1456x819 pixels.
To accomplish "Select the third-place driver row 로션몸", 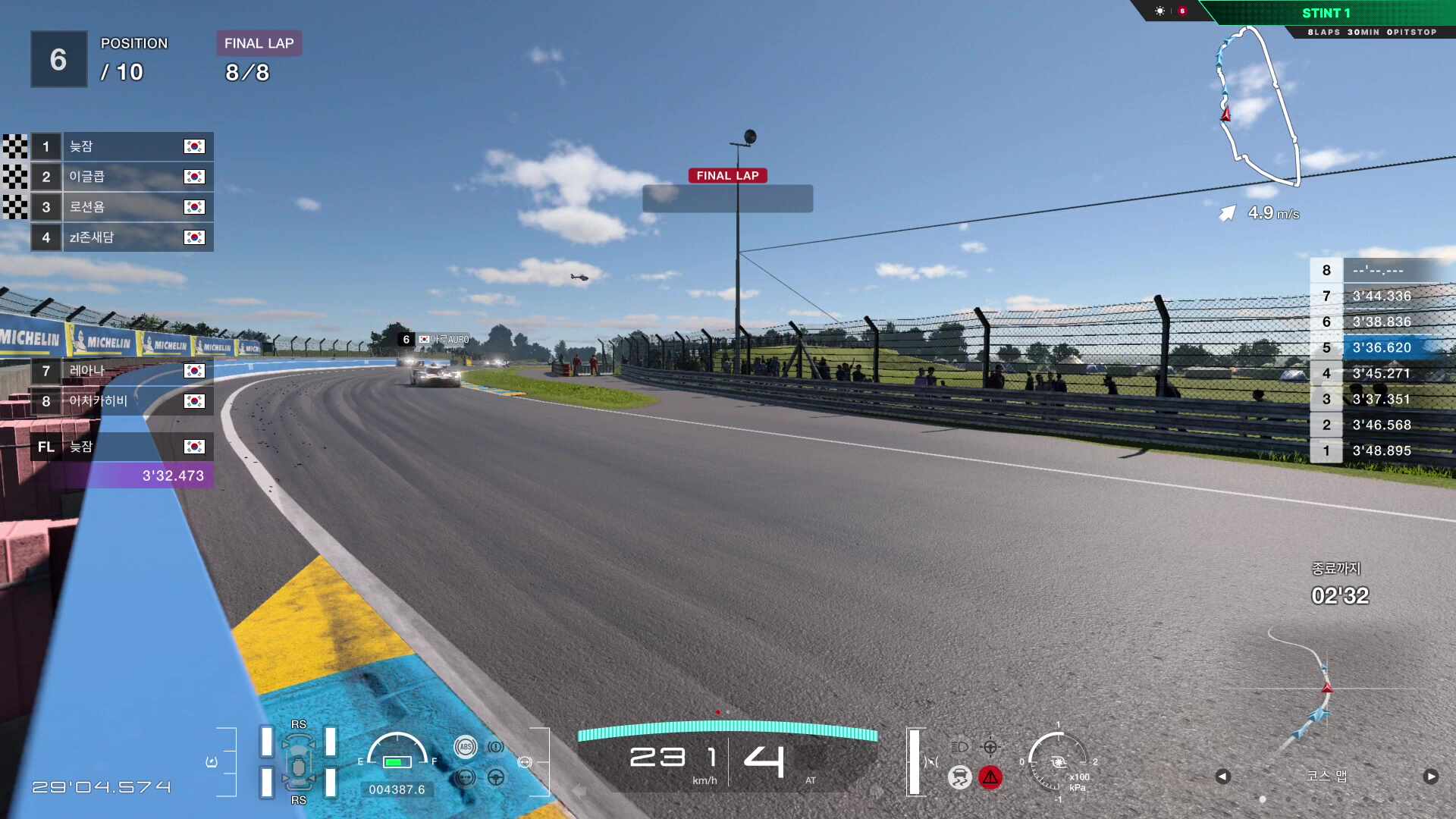I will (x=121, y=207).
